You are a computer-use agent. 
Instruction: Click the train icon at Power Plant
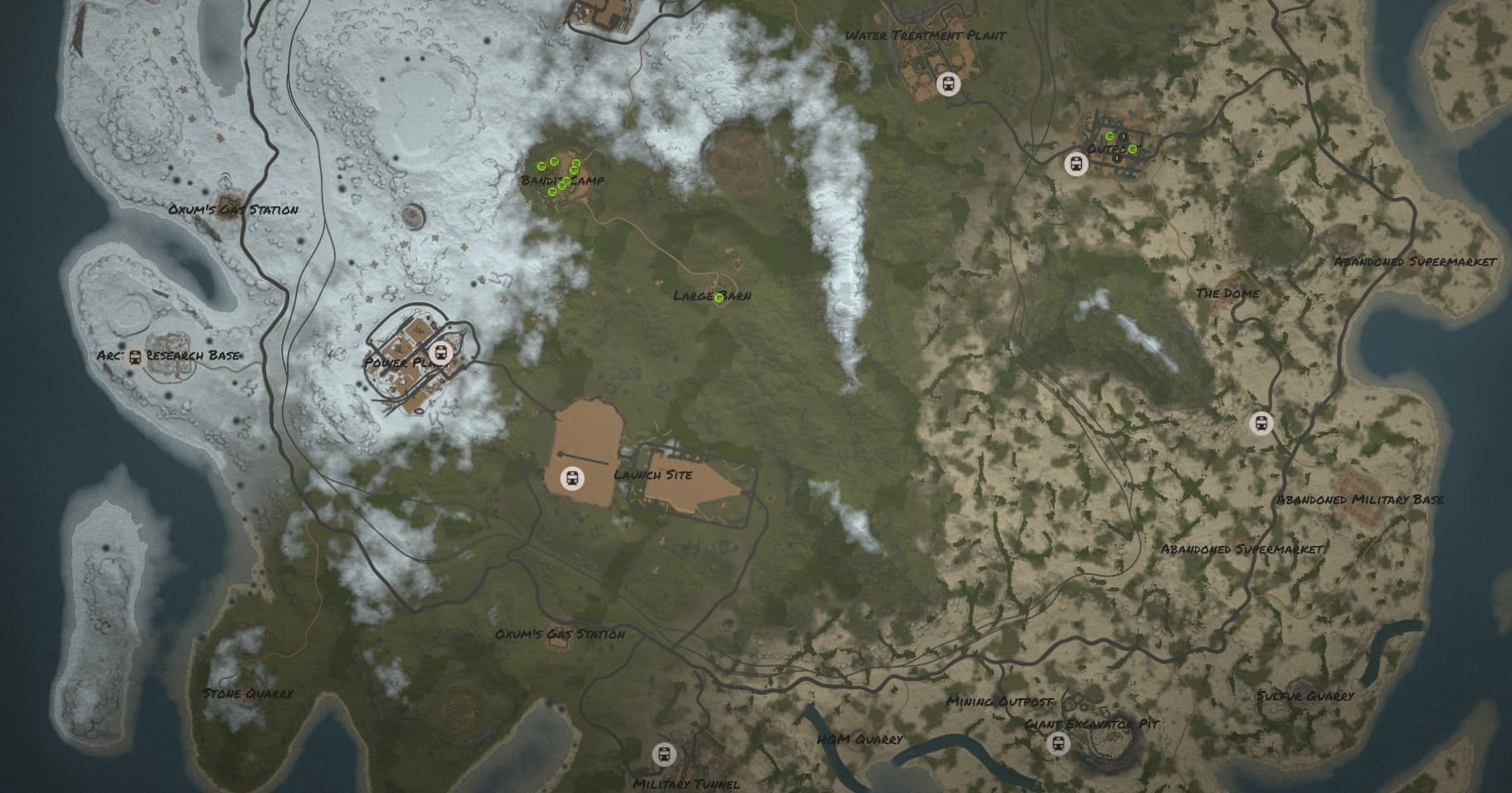tap(441, 351)
